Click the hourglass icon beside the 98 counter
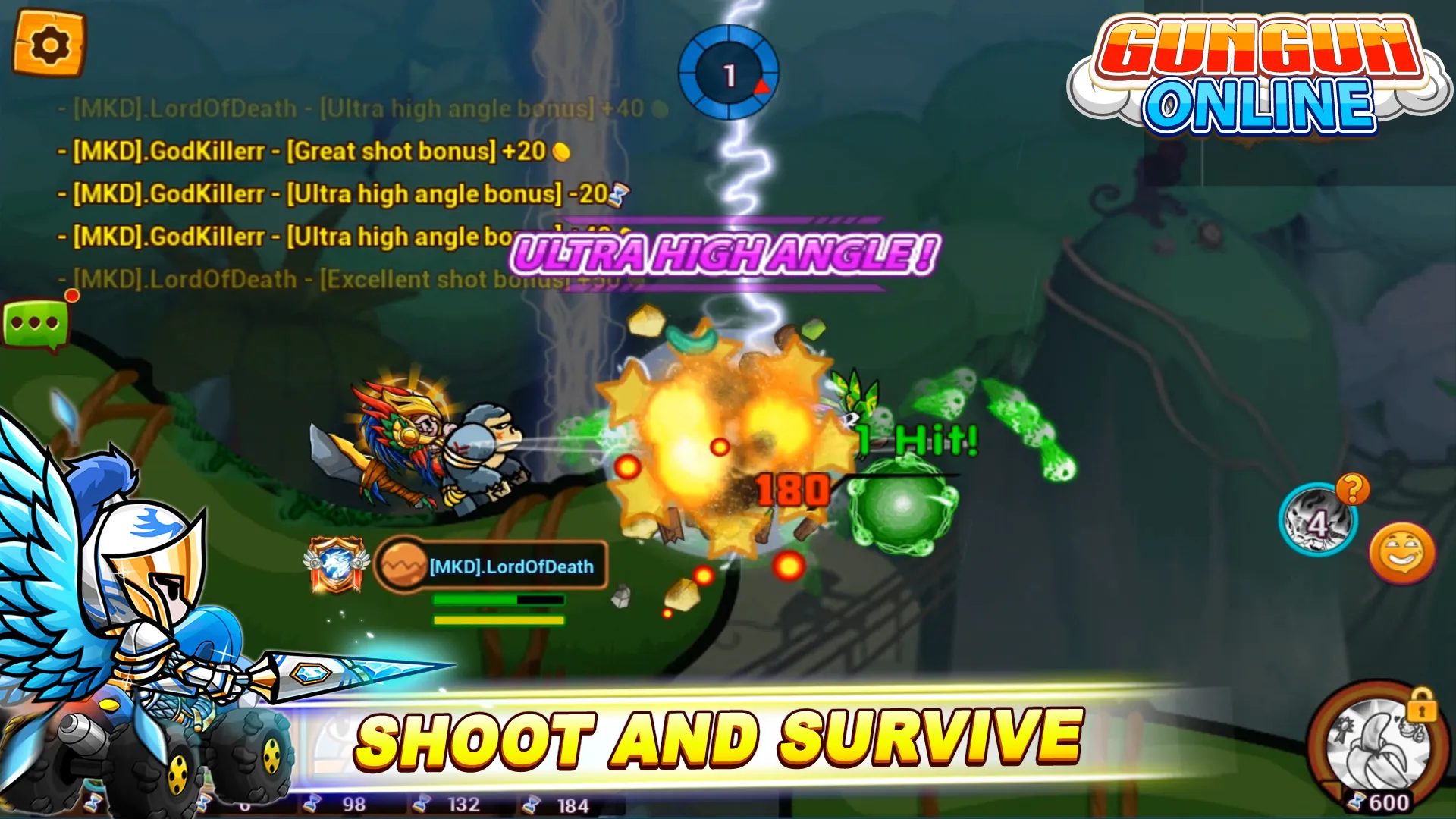The width and height of the screenshot is (1456, 819). pos(312,802)
